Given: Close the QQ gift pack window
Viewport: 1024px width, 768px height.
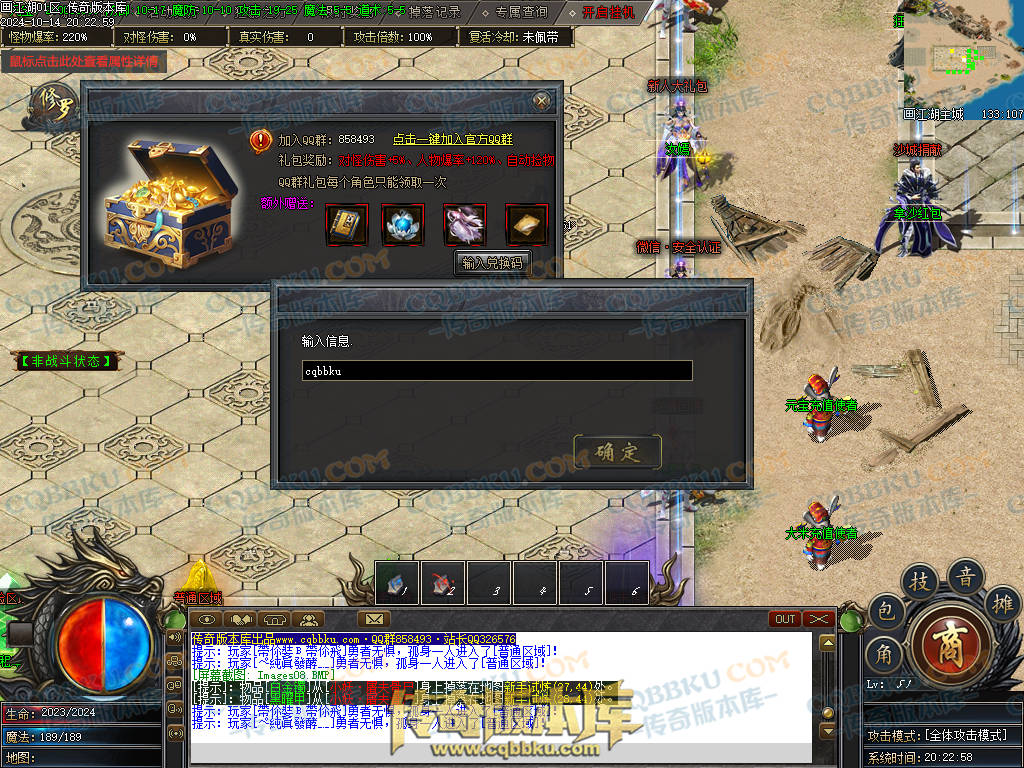Looking at the screenshot, I should pyautogui.click(x=541, y=101).
